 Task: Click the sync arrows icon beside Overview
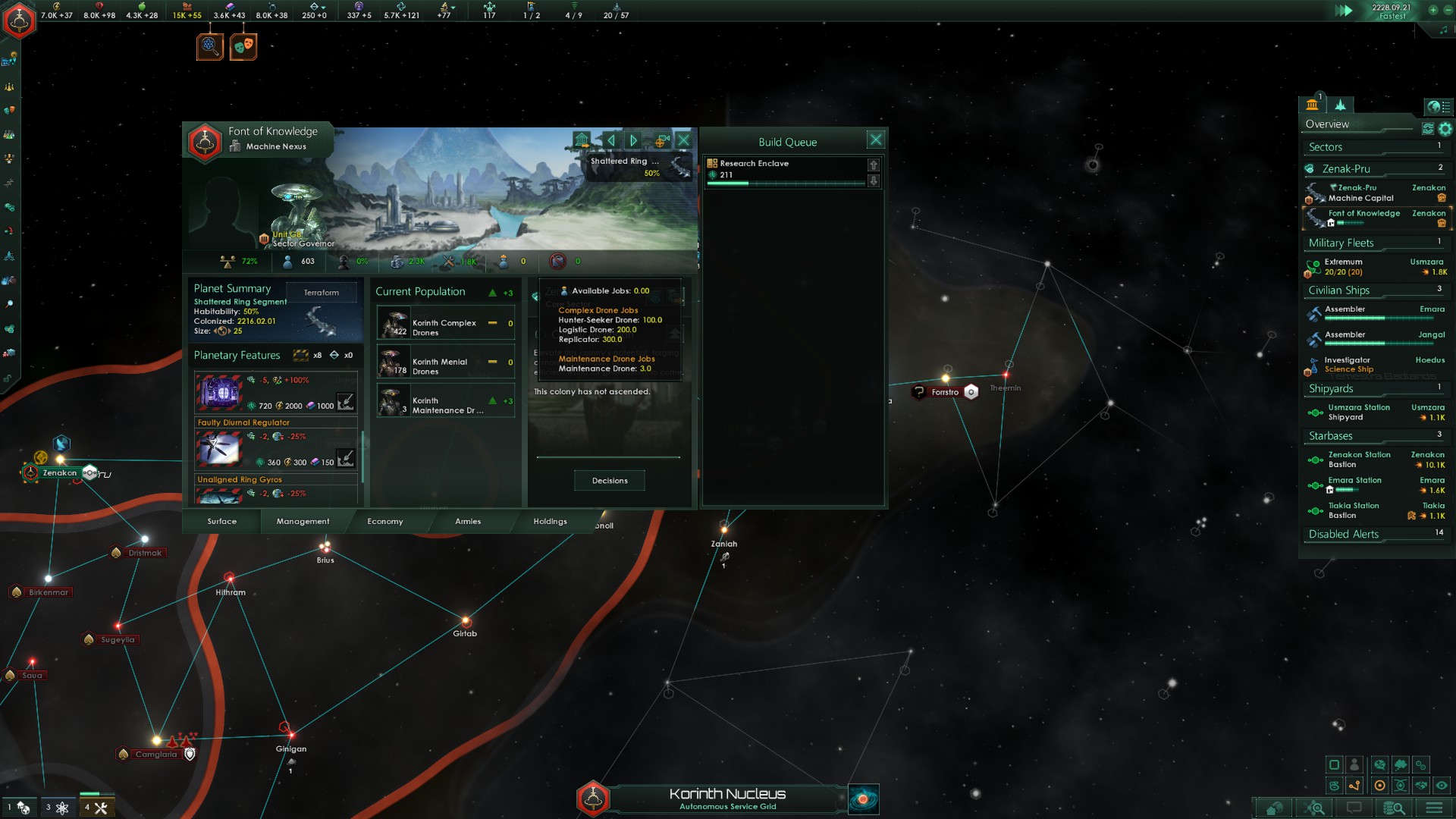[x=1427, y=130]
